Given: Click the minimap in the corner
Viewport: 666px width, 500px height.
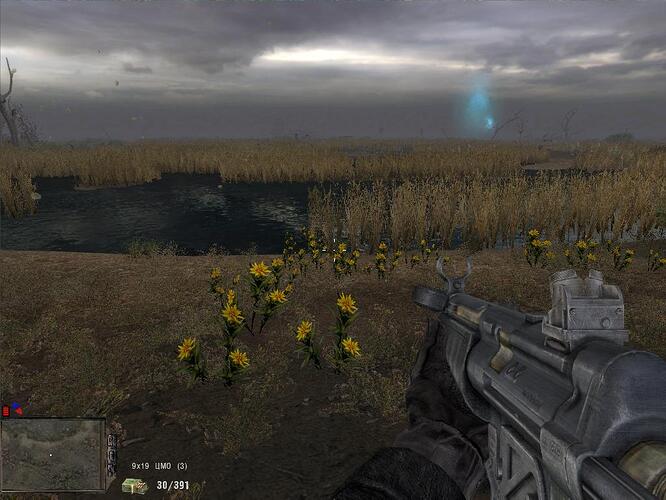Looking at the screenshot, I should pos(53,454).
